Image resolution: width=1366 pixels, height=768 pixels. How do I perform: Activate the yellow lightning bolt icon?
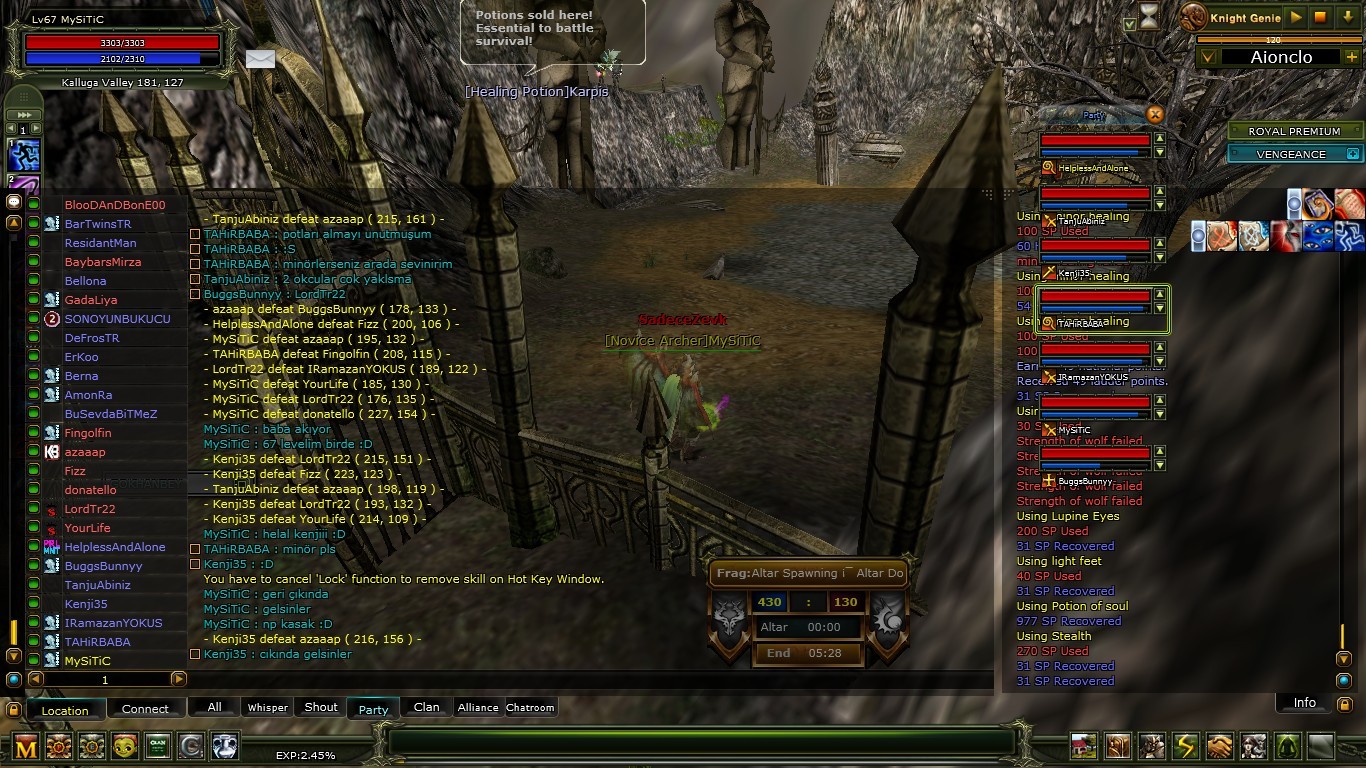coord(1185,745)
